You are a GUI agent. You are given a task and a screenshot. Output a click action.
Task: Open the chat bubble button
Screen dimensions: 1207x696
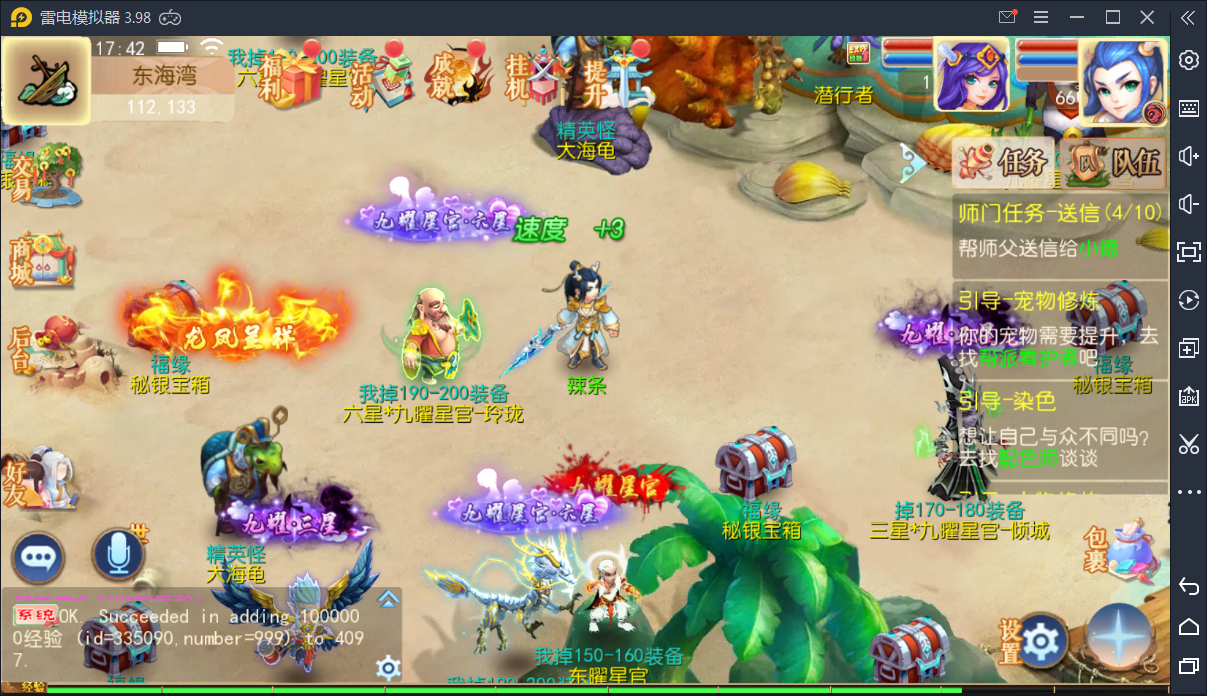tap(38, 557)
